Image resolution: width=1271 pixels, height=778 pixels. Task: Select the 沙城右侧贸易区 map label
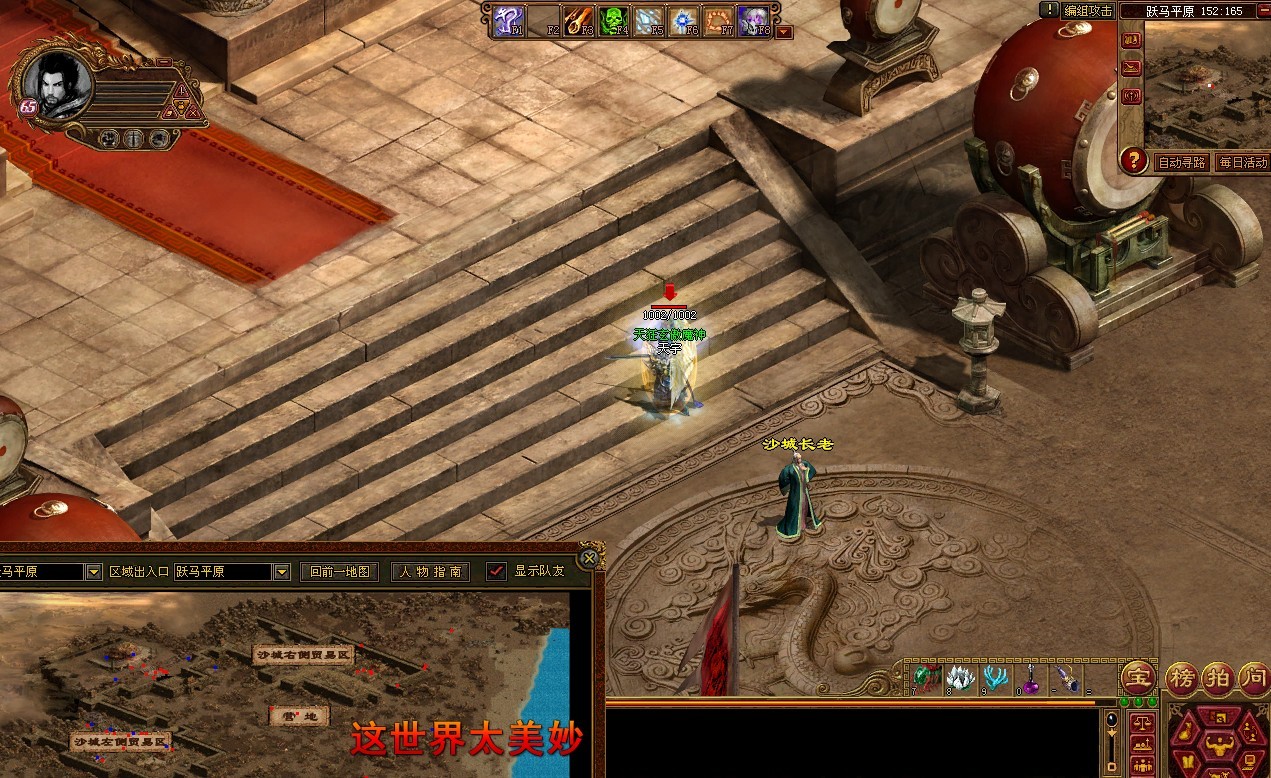pyautogui.click(x=304, y=655)
